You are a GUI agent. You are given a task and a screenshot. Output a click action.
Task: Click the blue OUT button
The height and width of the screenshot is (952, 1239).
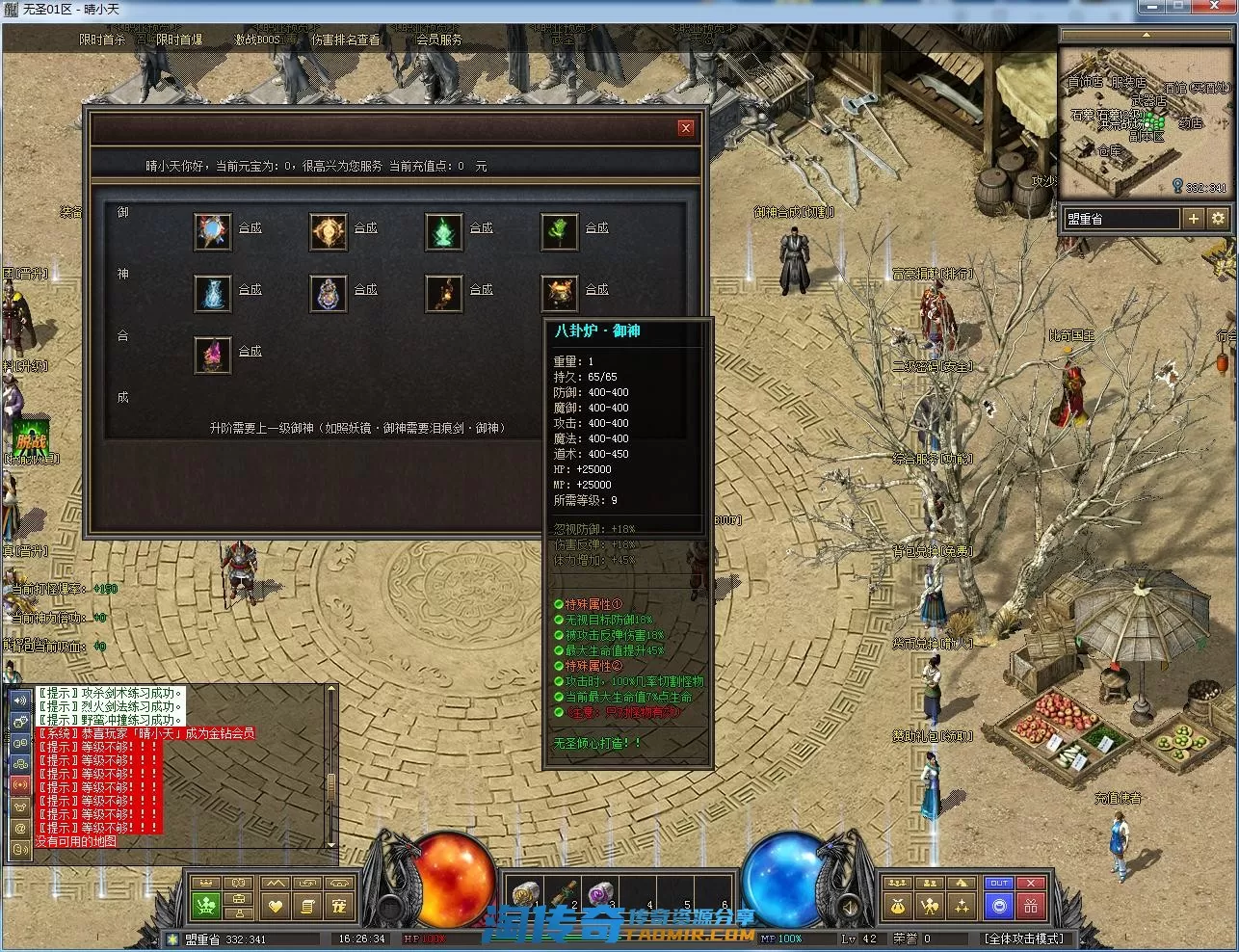point(999,884)
